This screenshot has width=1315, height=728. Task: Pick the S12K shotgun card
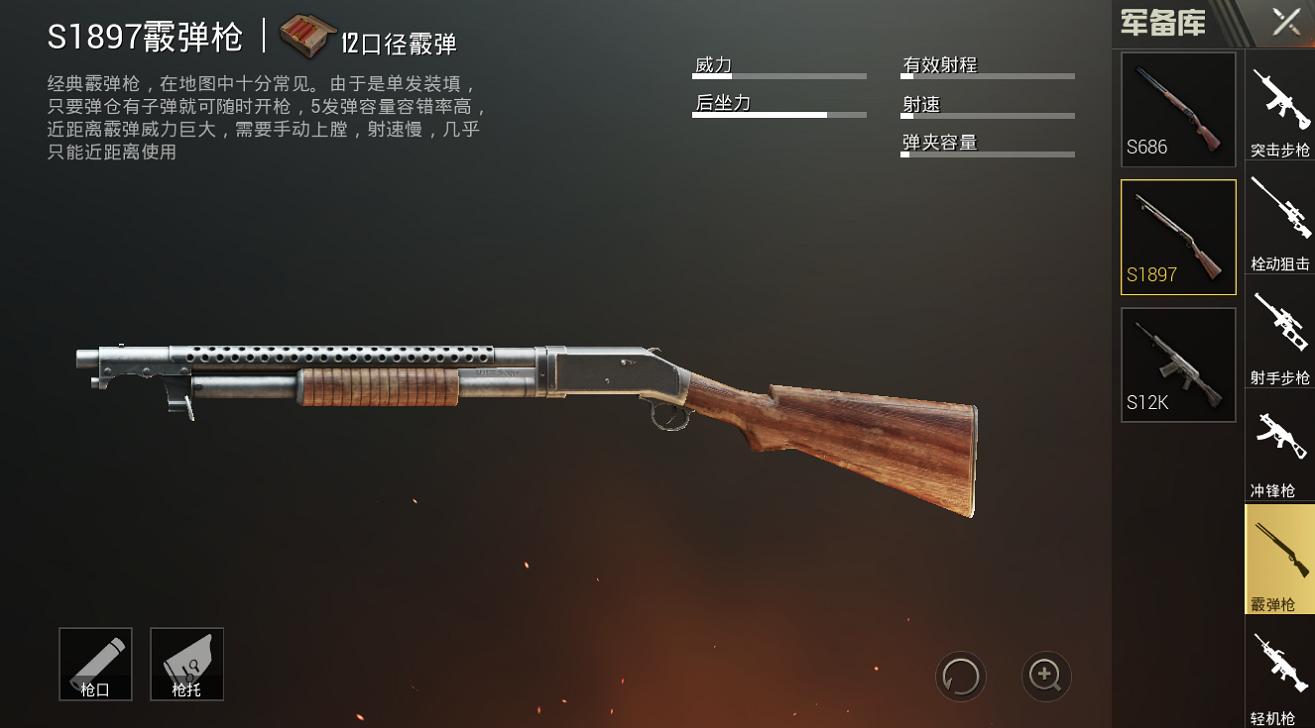click(x=1178, y=365)
